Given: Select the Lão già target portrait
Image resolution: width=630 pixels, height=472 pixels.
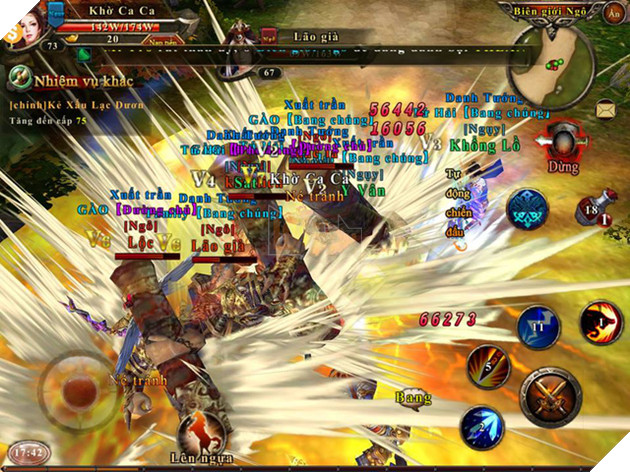Looking at the screenshot, I should click(241, 42).
